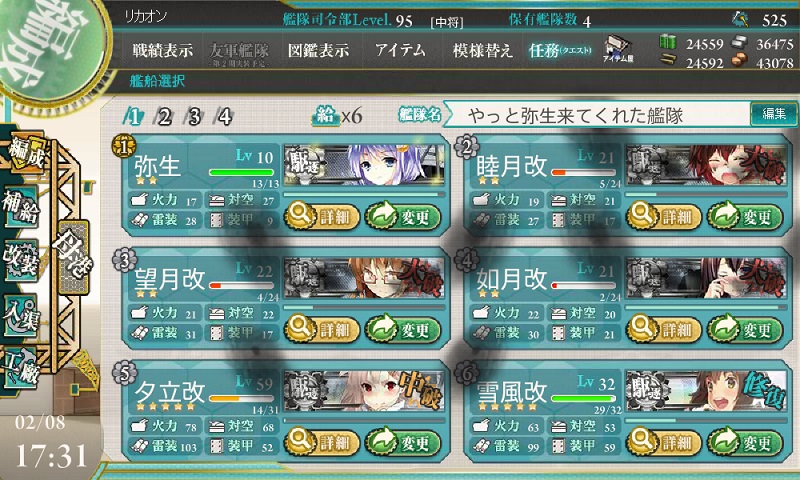View 詳細 details for 望月改

click(320, 329)
